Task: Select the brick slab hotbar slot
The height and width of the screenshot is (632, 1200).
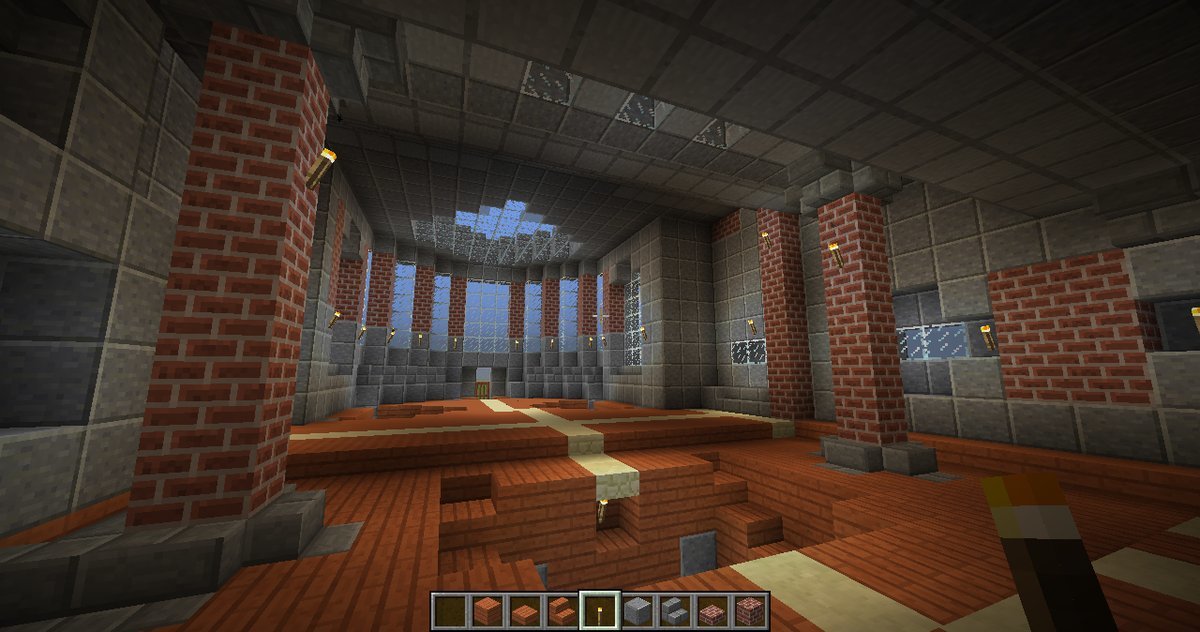Action: coord(710,609)
